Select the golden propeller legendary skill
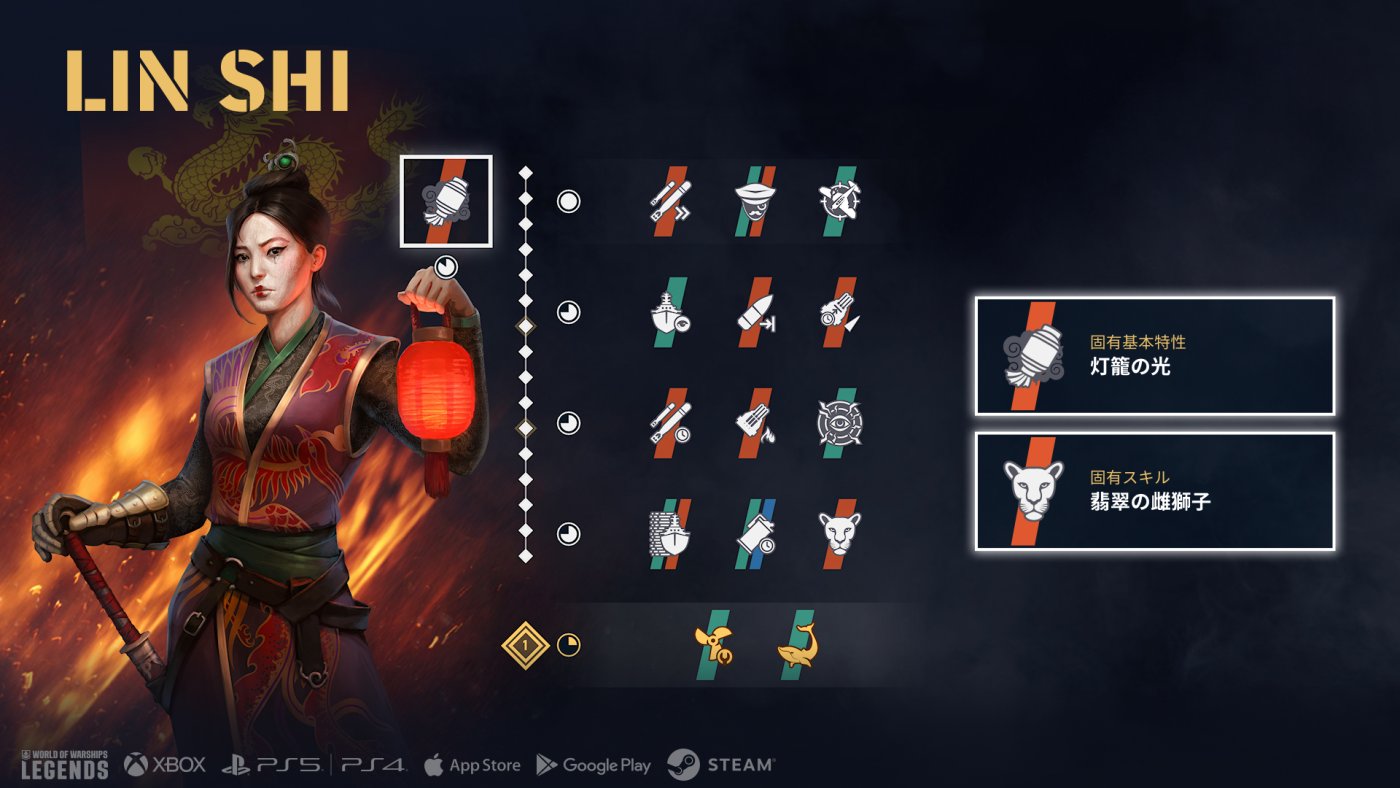The image size is (1400, 788). click(x=713, y=645)
